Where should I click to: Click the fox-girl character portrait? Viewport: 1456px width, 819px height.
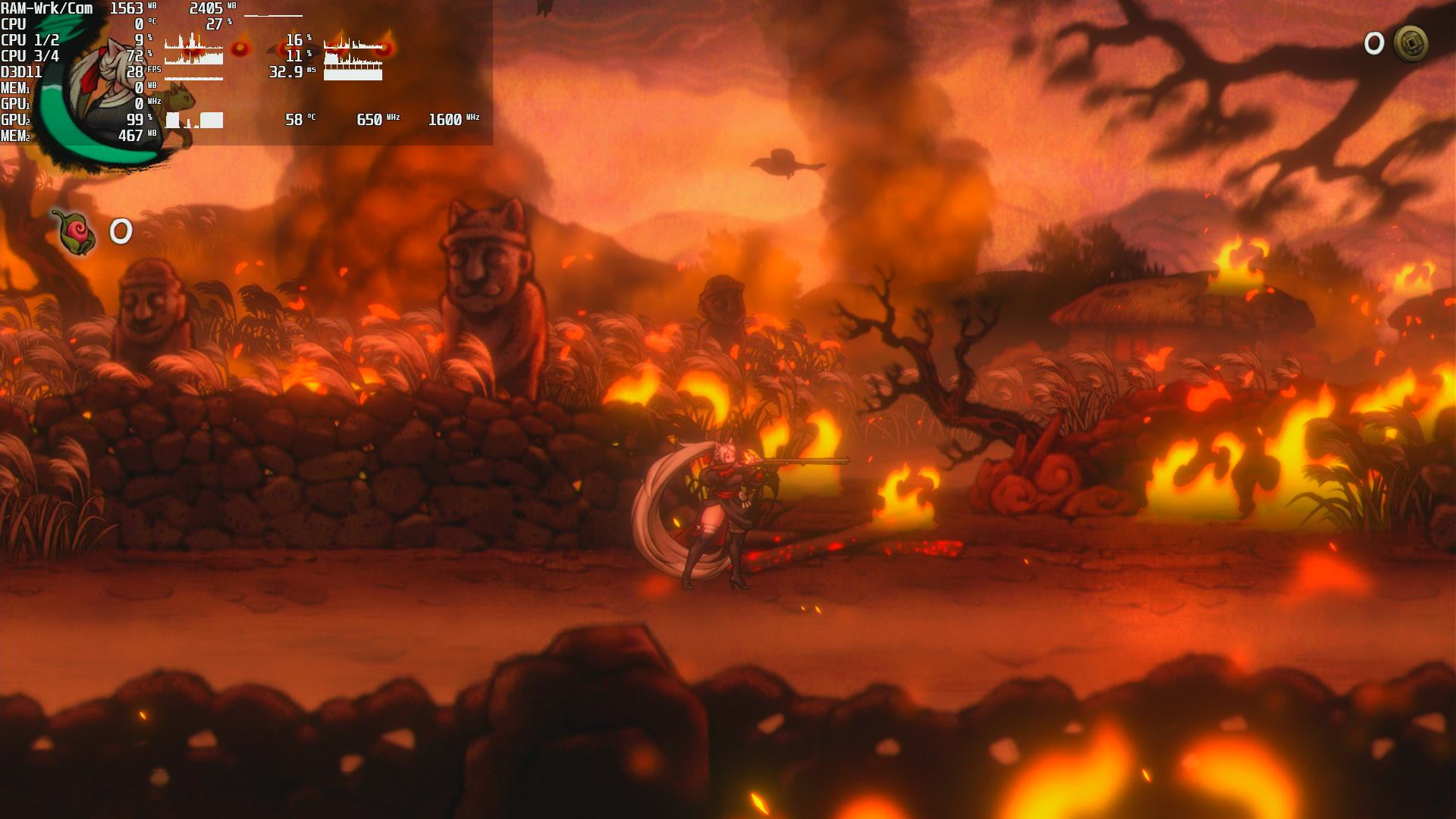pos(114,91)
